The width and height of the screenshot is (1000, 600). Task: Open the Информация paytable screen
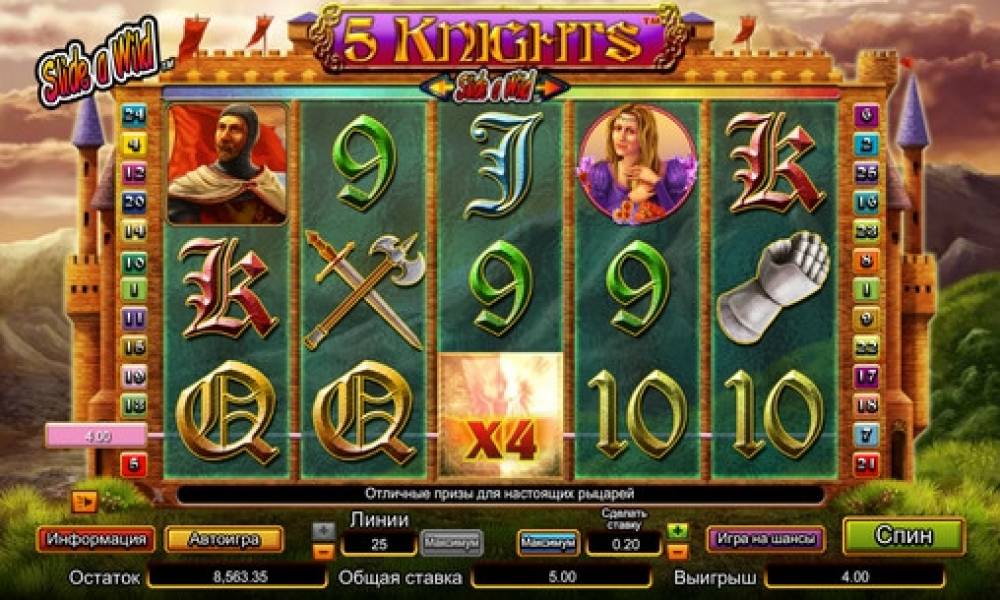[x=96, y=539]
